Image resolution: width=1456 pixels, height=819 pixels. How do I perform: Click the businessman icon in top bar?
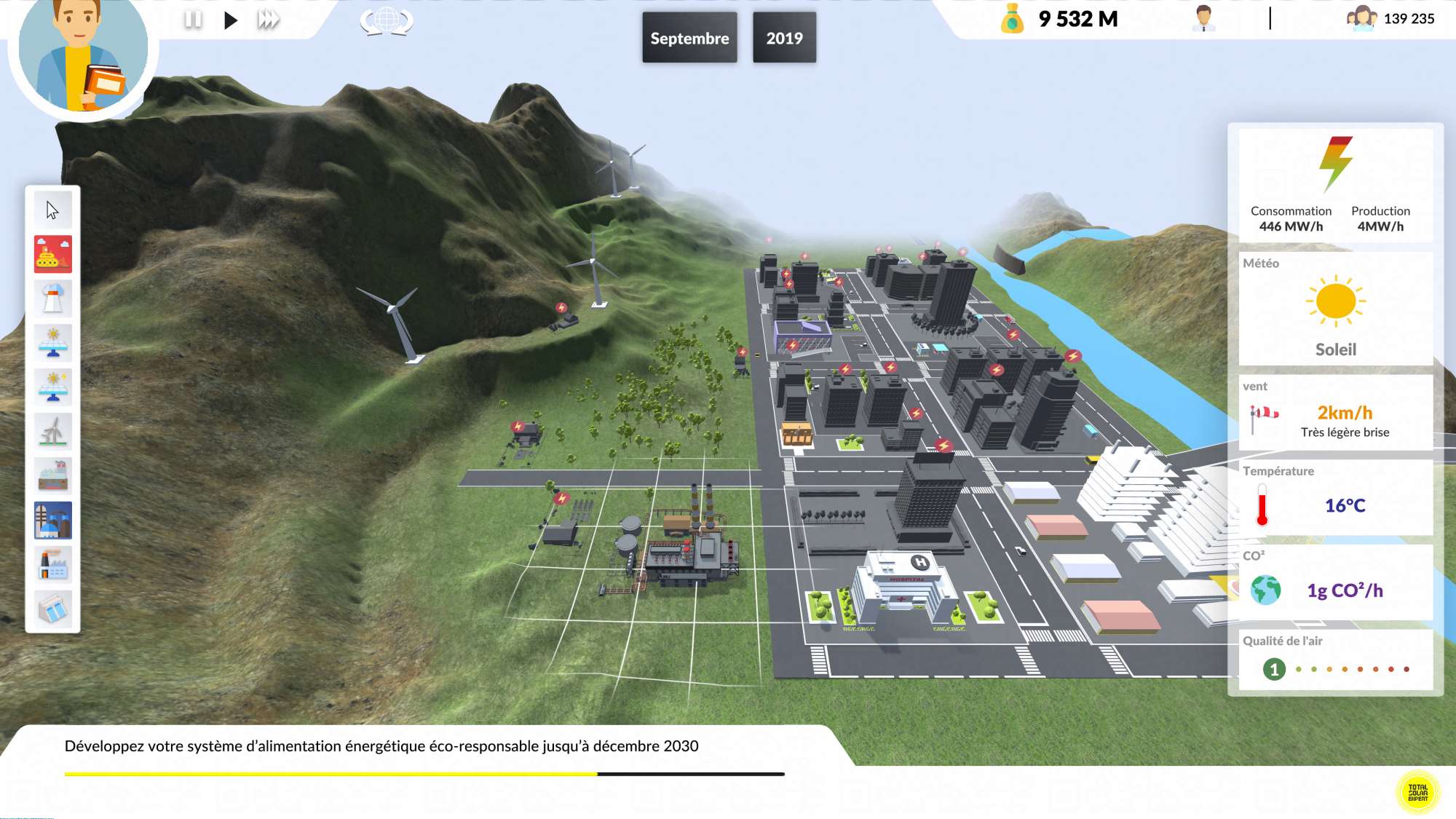click(x=1203, y=19)
